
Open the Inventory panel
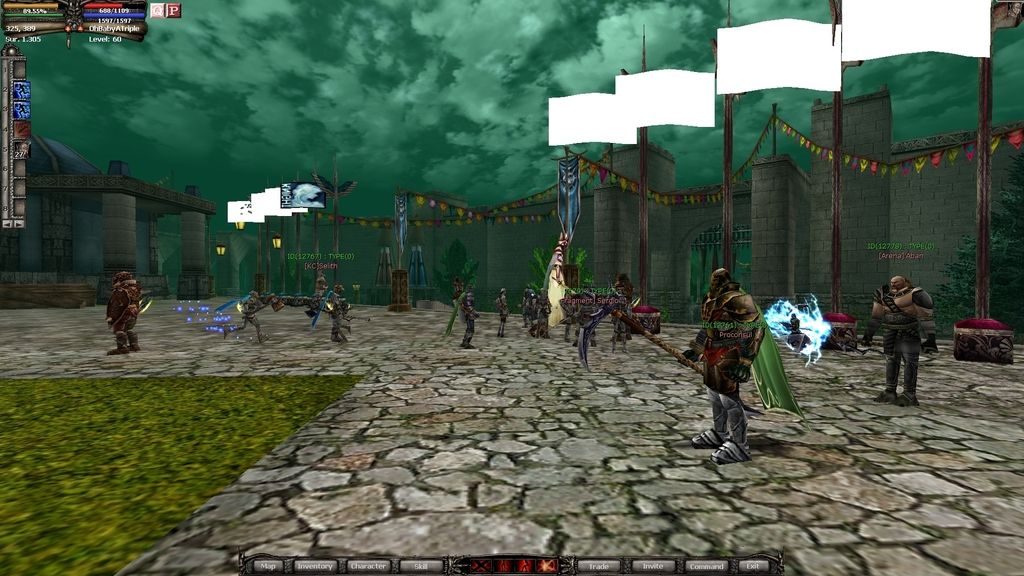click(x=314, y=566)
